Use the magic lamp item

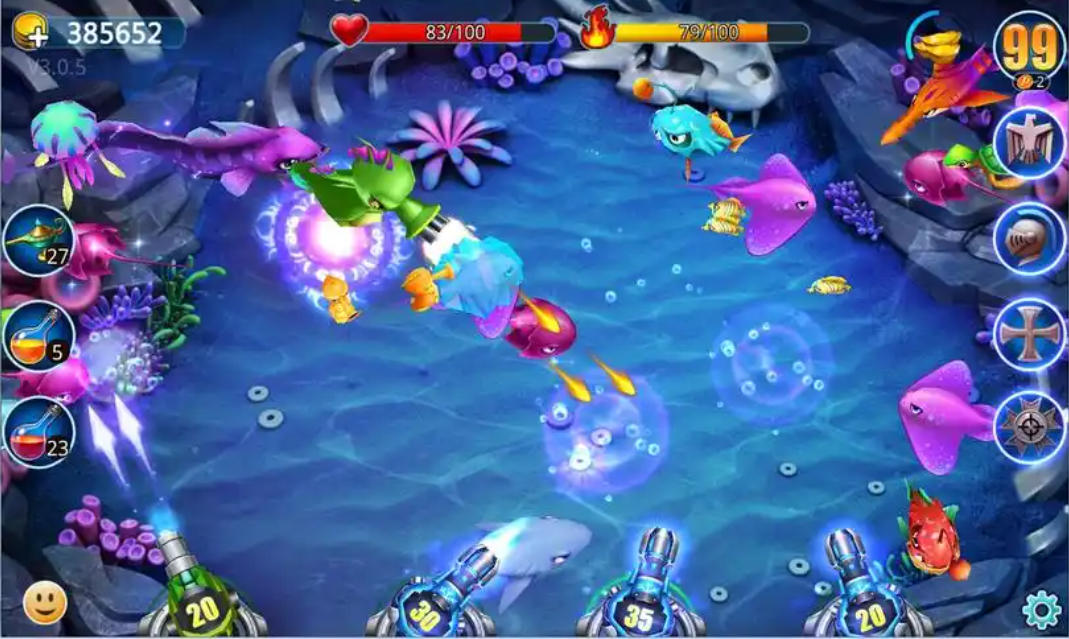point(38,242)
